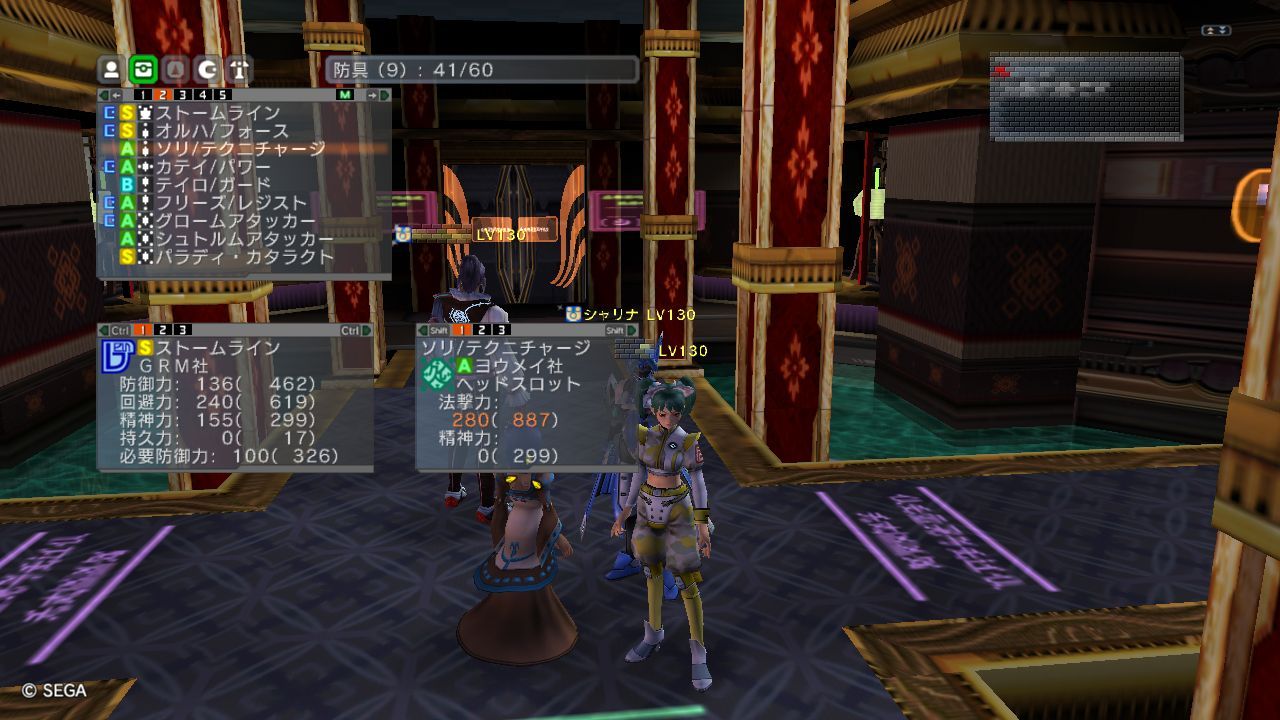Select シュトルムアタッカー in the list

pos(244,239)
